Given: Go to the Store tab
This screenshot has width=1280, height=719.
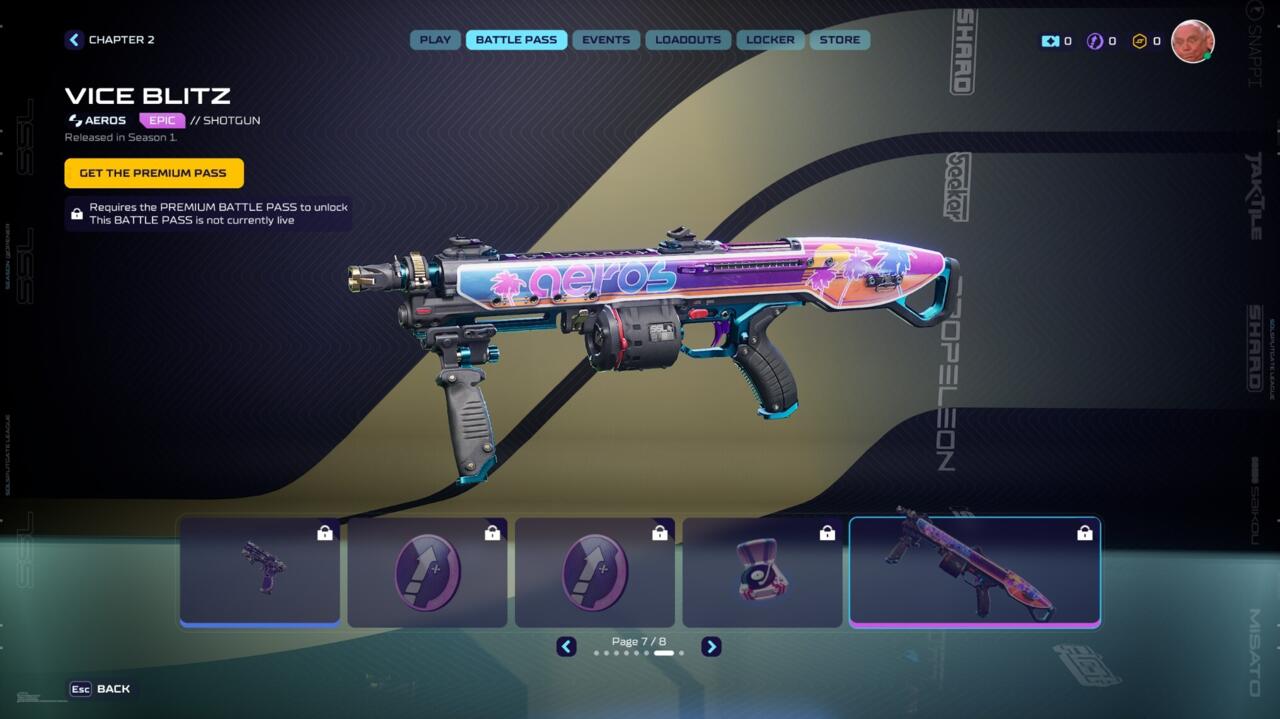Looking at the screenshot, I should click(840, 40).
